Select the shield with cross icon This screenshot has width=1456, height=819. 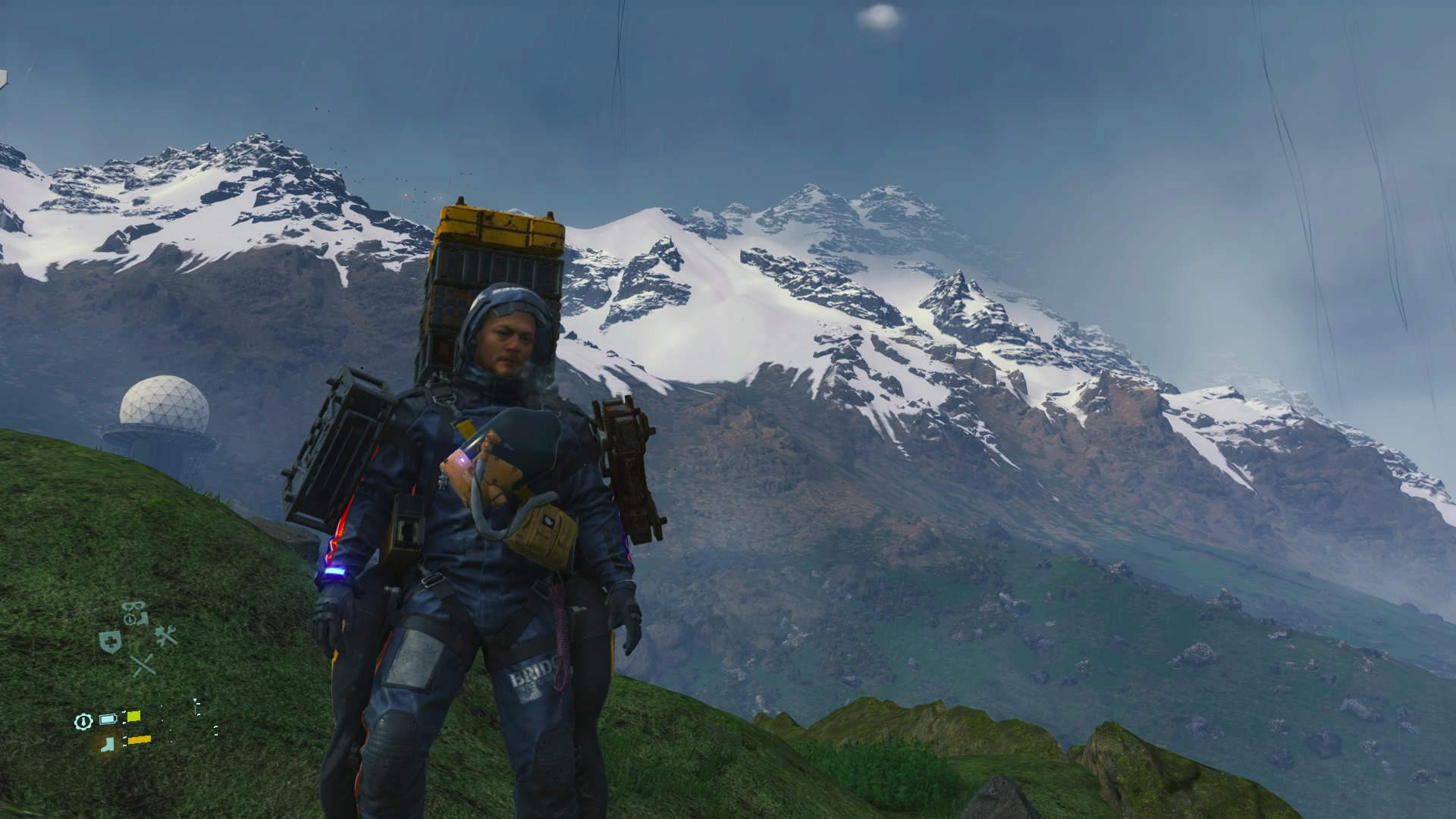coord(110,642)
